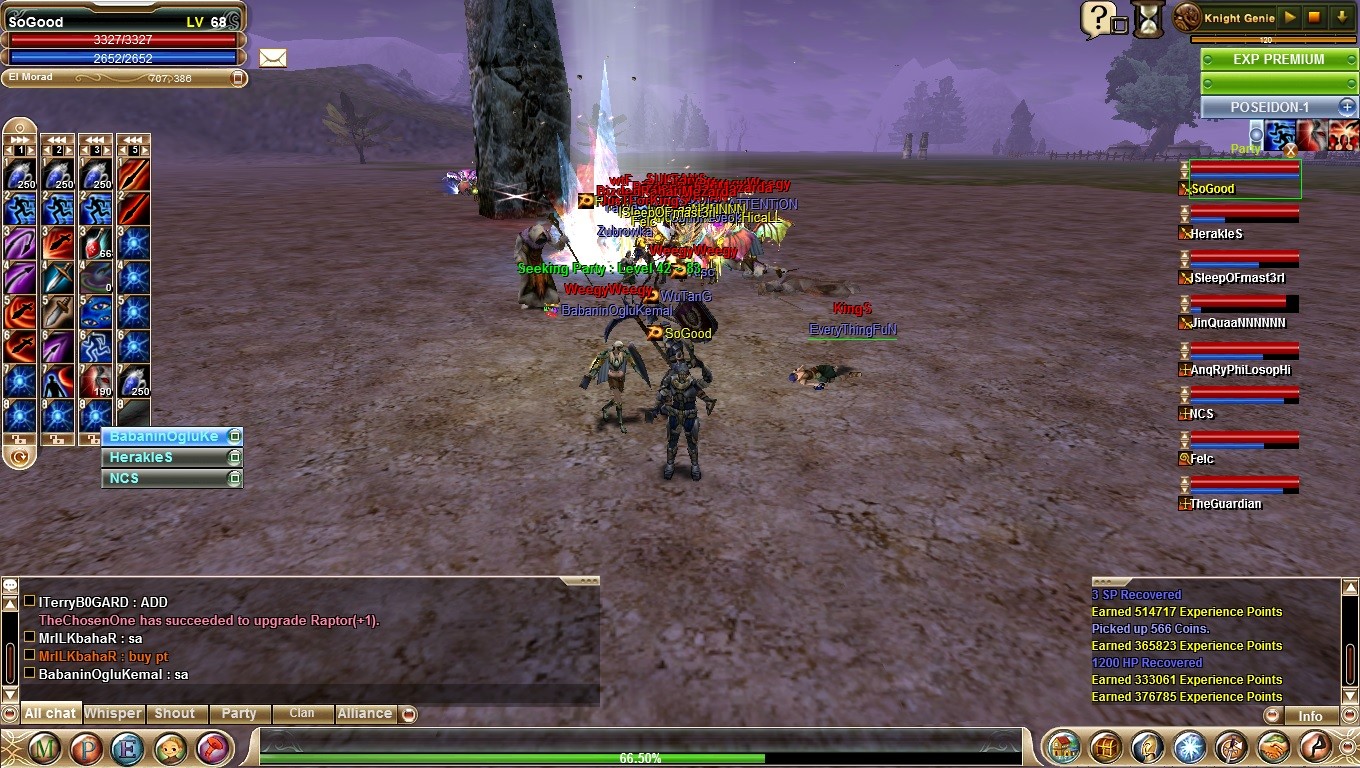Open the handshake trade icon
Screen dimensions: 1360x768
[x=1274, y=748]
